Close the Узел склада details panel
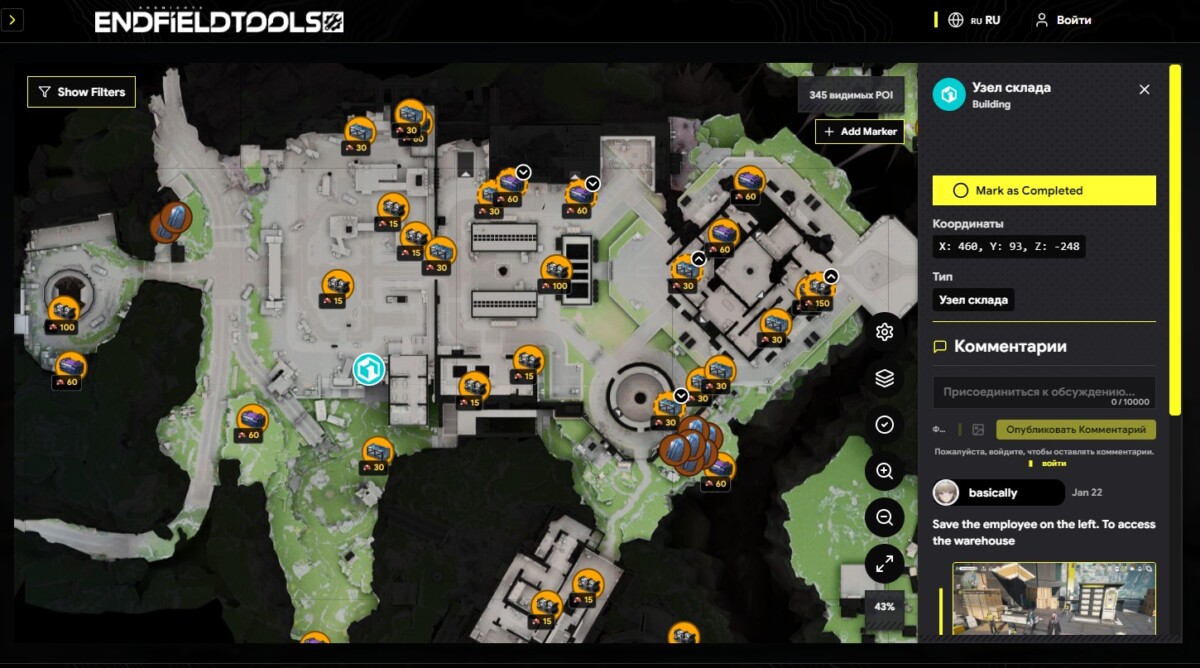The height and width of the screenshot is (668, 1200). [1144, 90]
